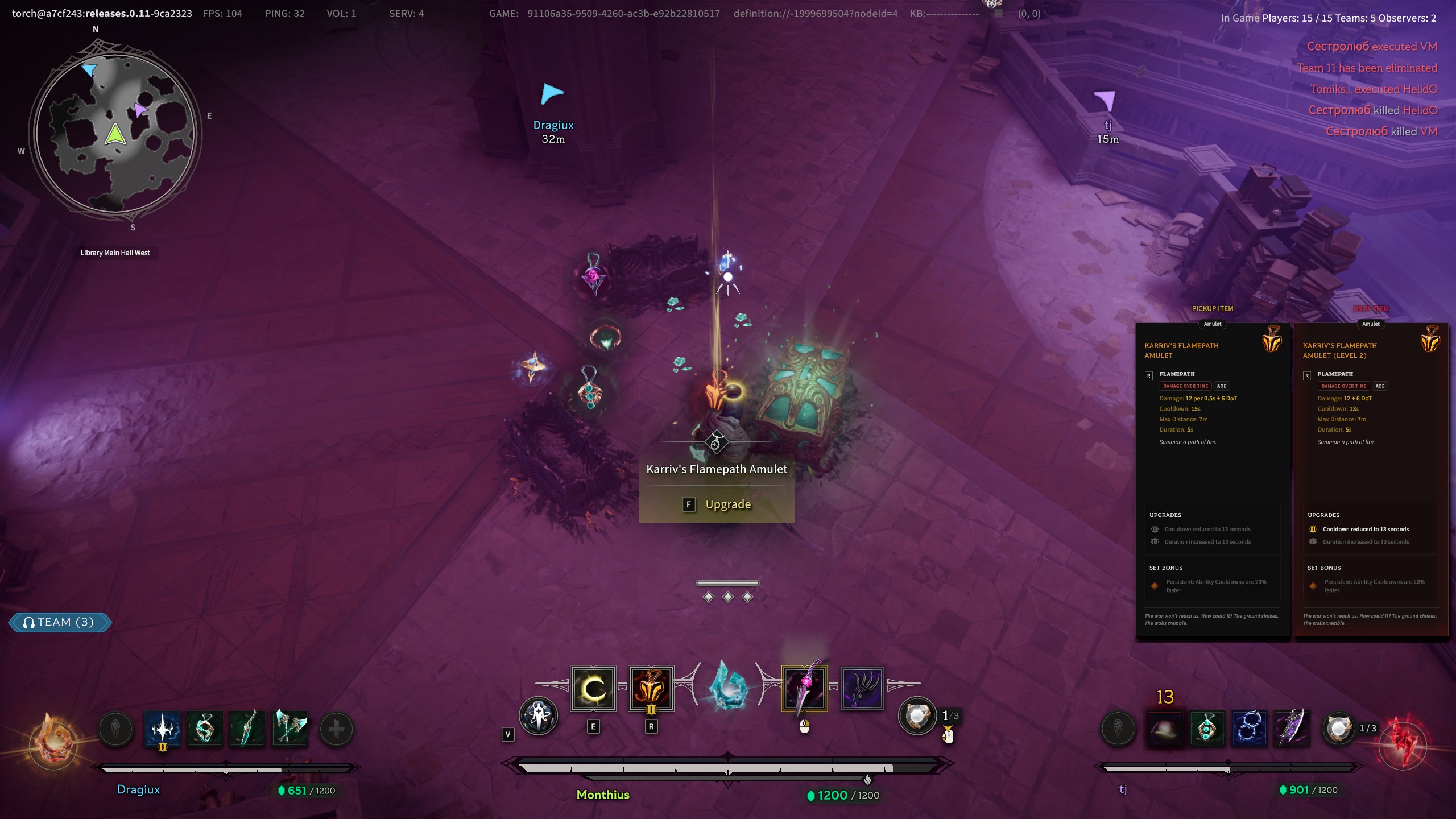1456x819 pixels.
Task: Select the pink-gem dagger weapon slot
Action: [x=804, y=689]
